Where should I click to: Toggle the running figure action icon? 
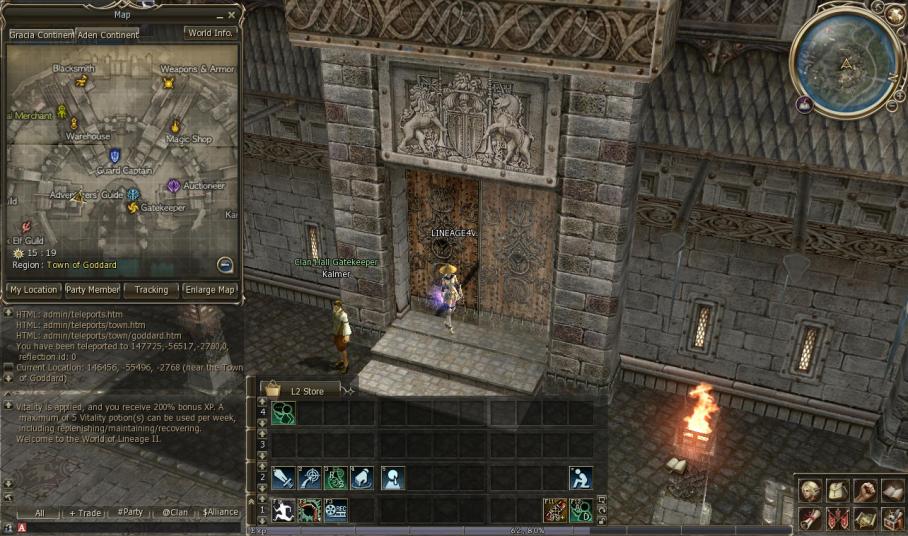[283, 509]
